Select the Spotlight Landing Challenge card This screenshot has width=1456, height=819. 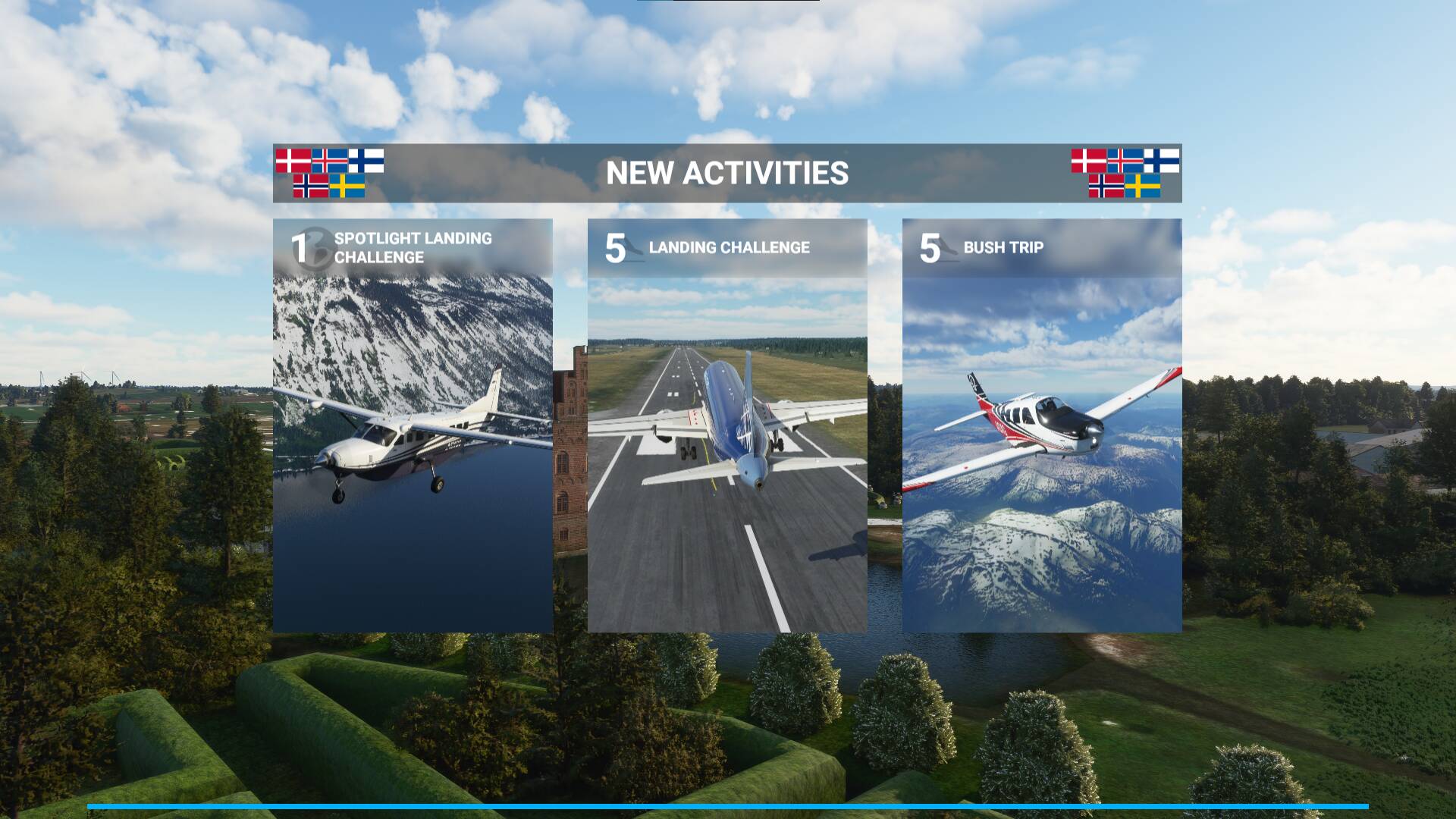coord(413,425)
